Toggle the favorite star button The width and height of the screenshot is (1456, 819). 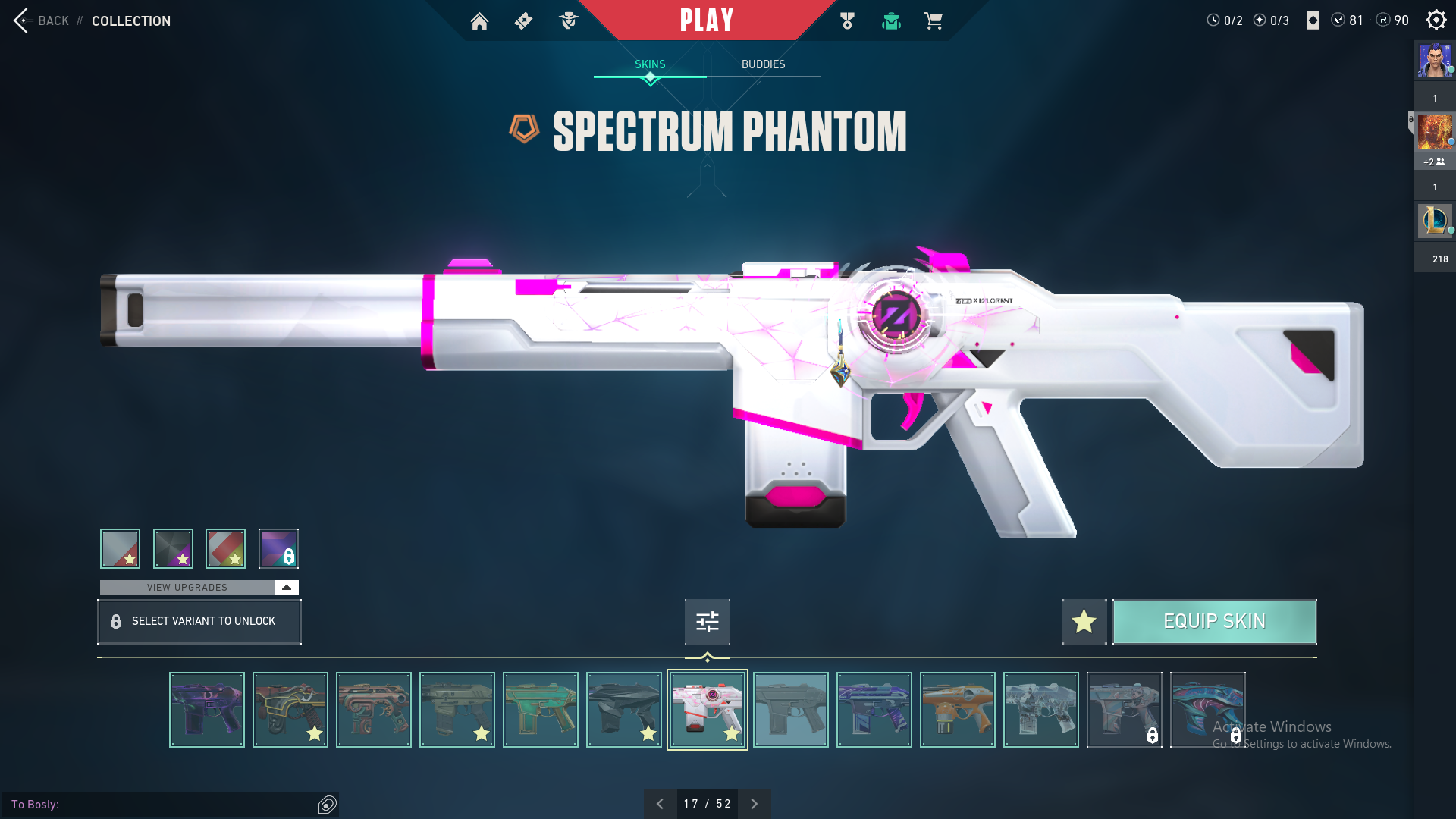(1084, 622)
